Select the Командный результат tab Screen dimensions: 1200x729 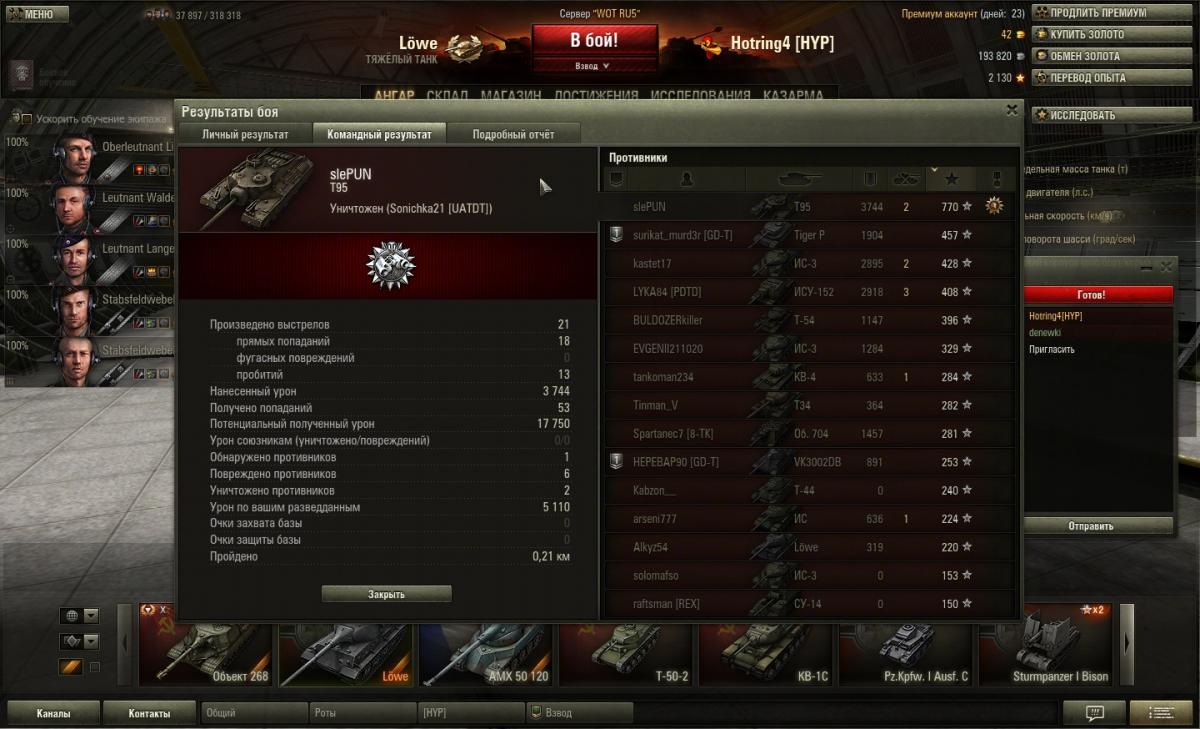(379, 134)
